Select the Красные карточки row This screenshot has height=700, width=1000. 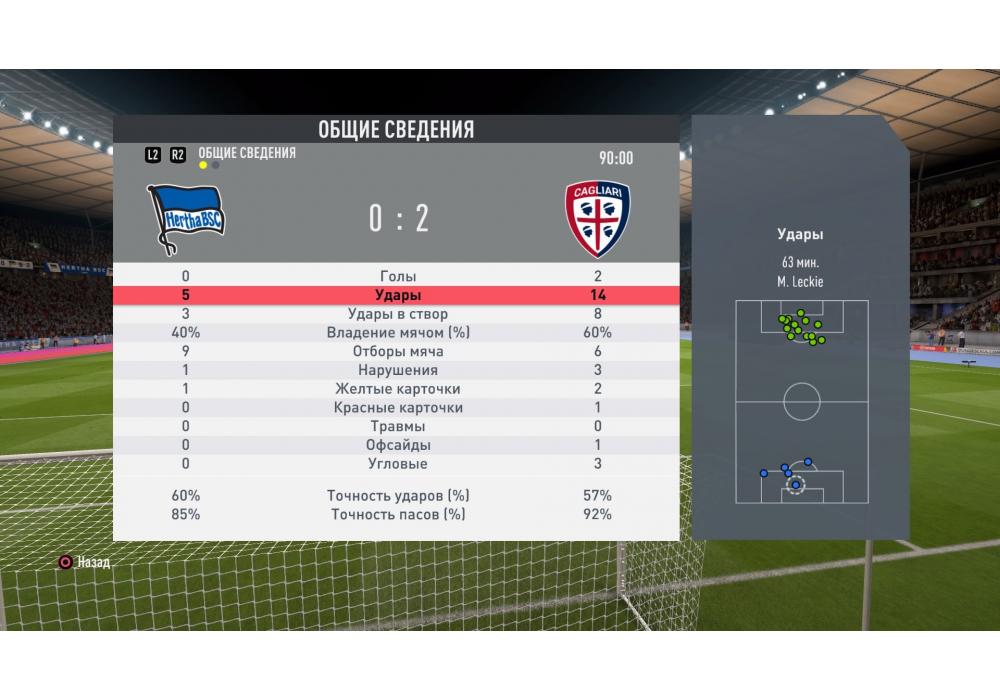pyautogui.click(x=398, y=408)
